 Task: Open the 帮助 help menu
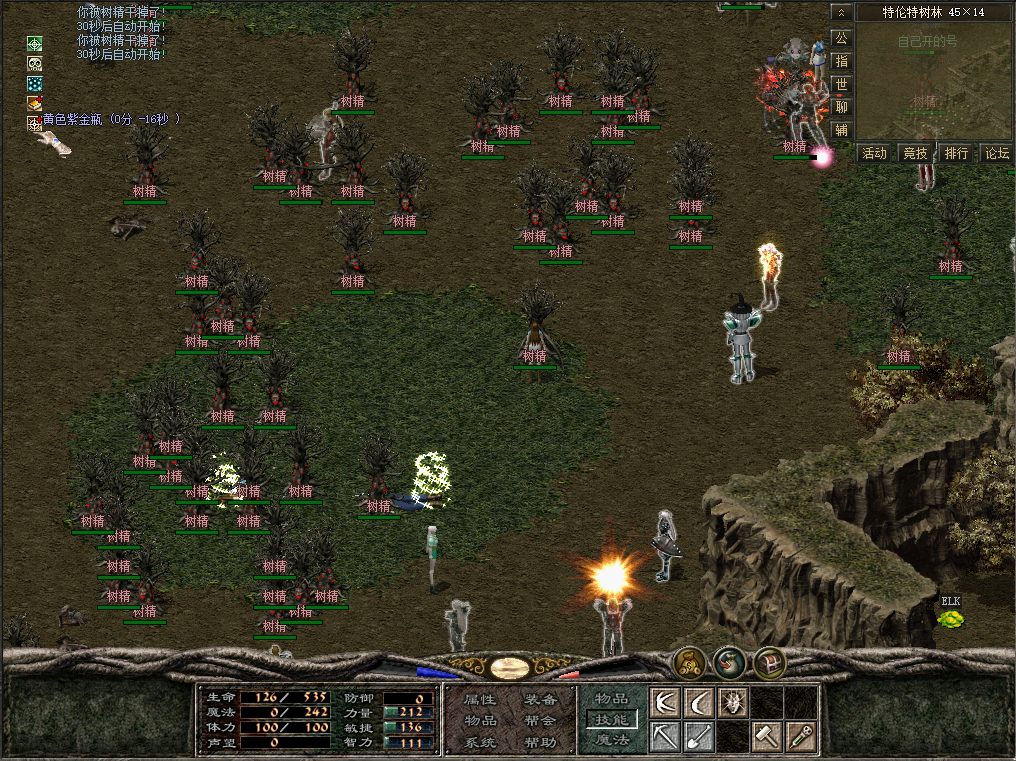point(540,743)
